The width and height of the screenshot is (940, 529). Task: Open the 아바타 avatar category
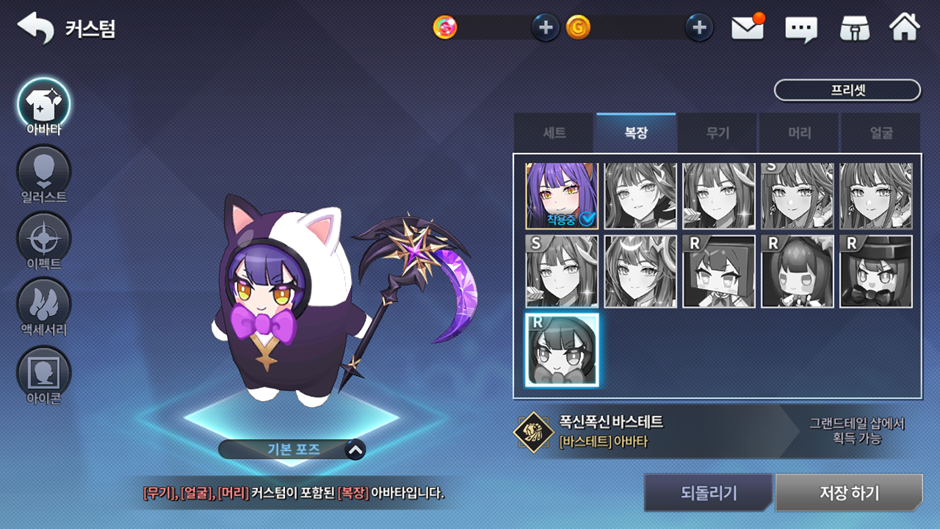coord(43,104)
